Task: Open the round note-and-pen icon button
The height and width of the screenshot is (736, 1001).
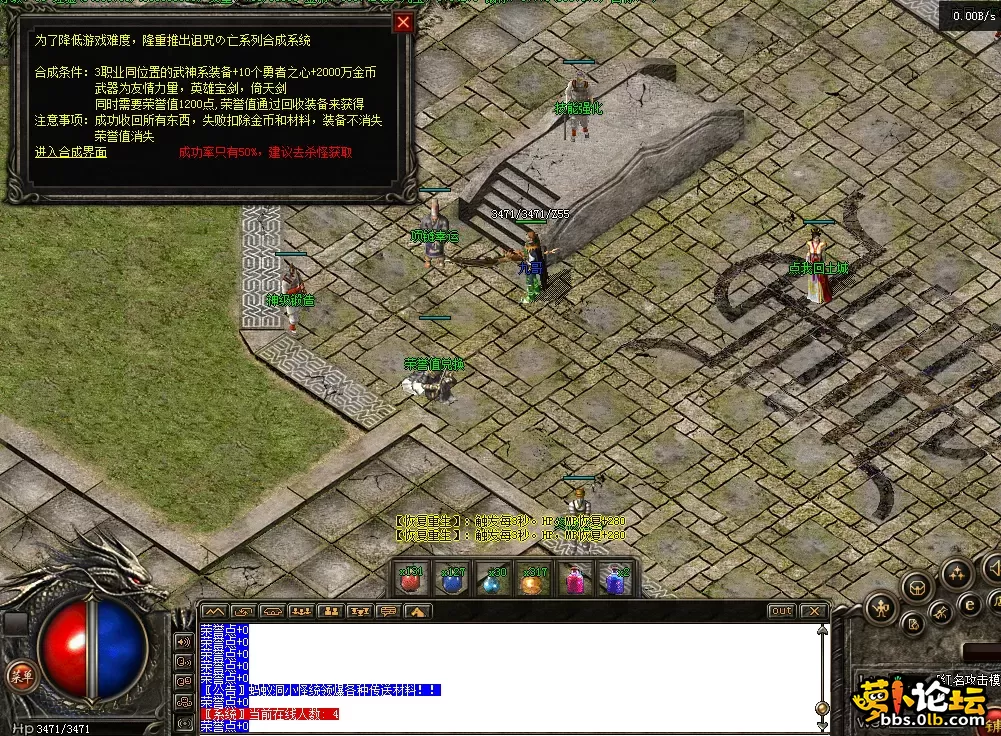Action: click(912, 624)
